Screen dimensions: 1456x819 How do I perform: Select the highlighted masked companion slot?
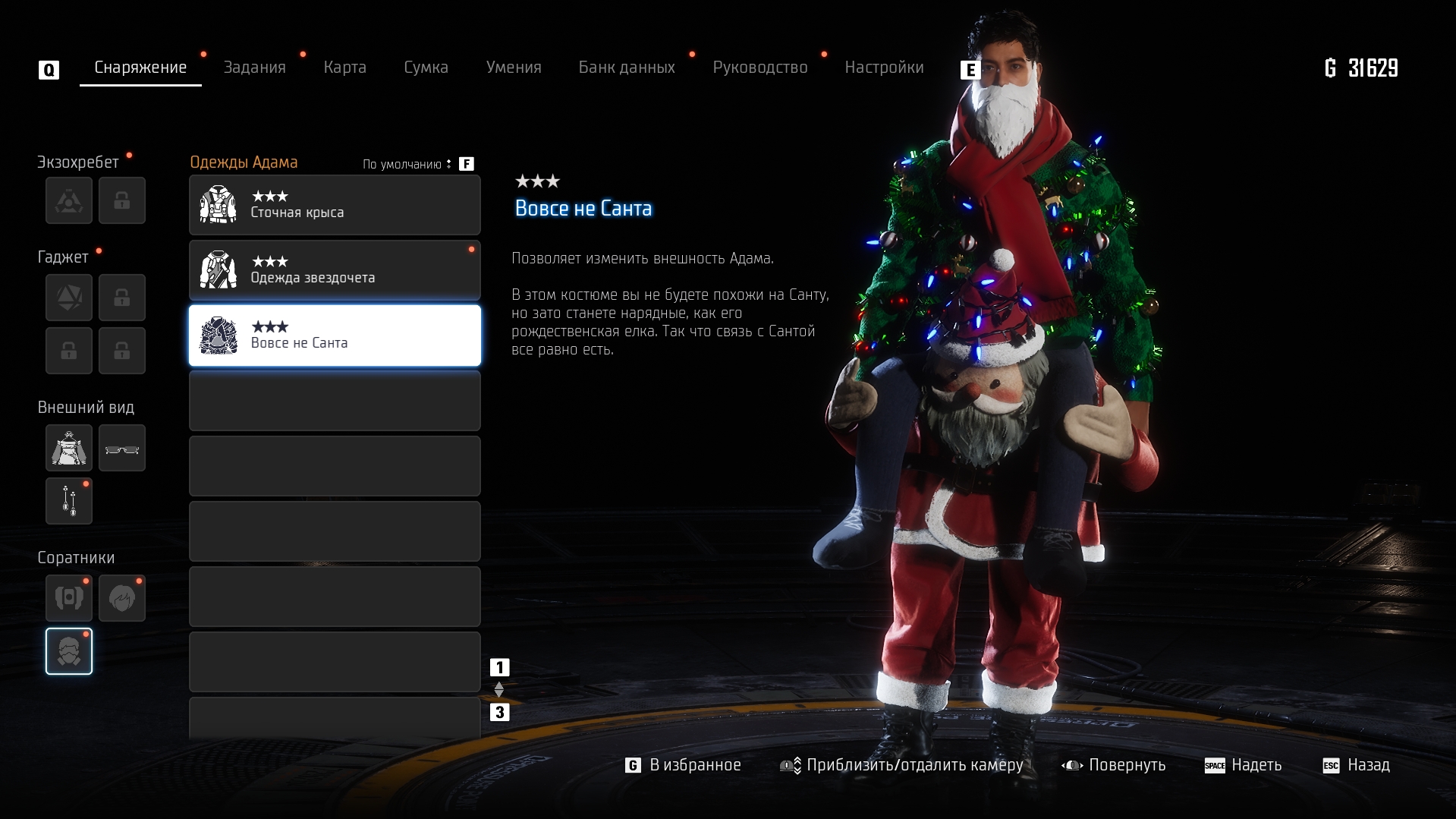[x=69, y=651]
